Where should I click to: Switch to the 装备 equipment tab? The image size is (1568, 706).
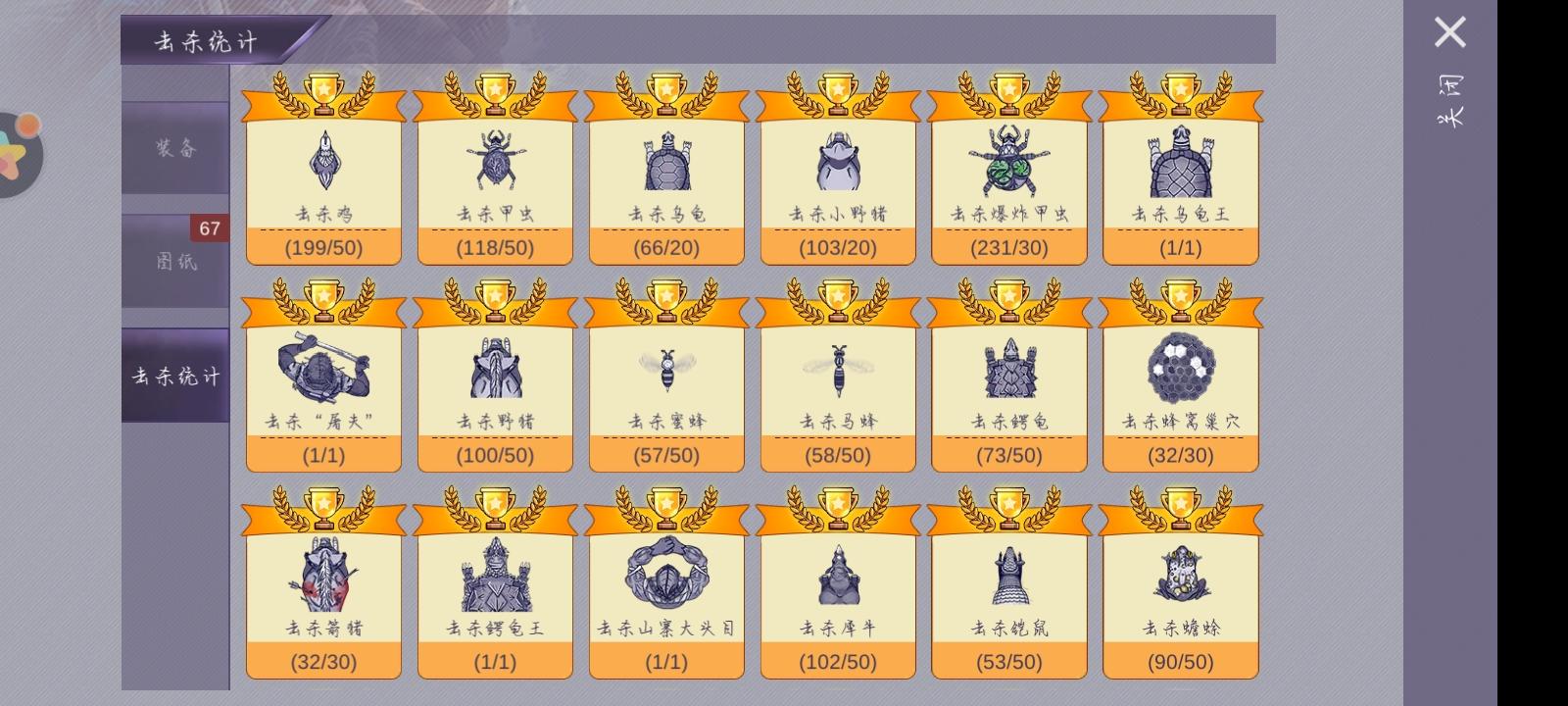pos(174,150)
